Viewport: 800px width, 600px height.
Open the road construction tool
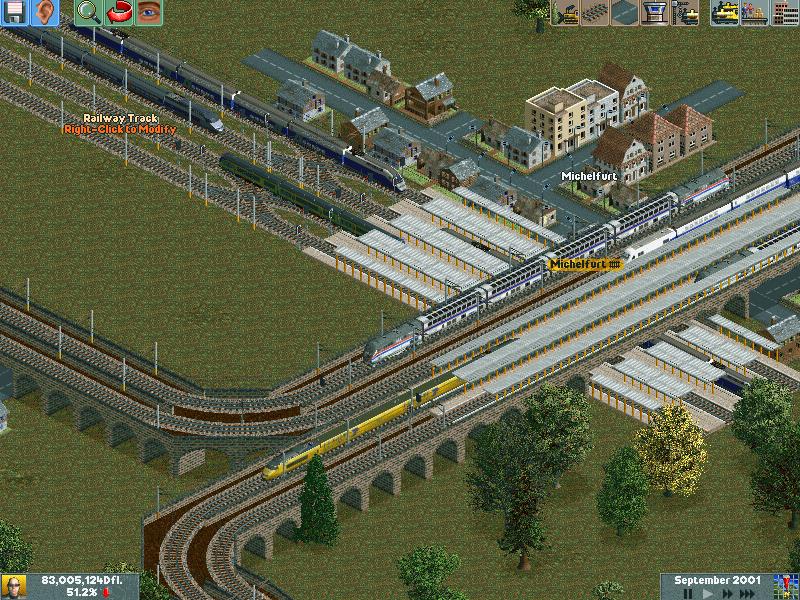(625, 13)
